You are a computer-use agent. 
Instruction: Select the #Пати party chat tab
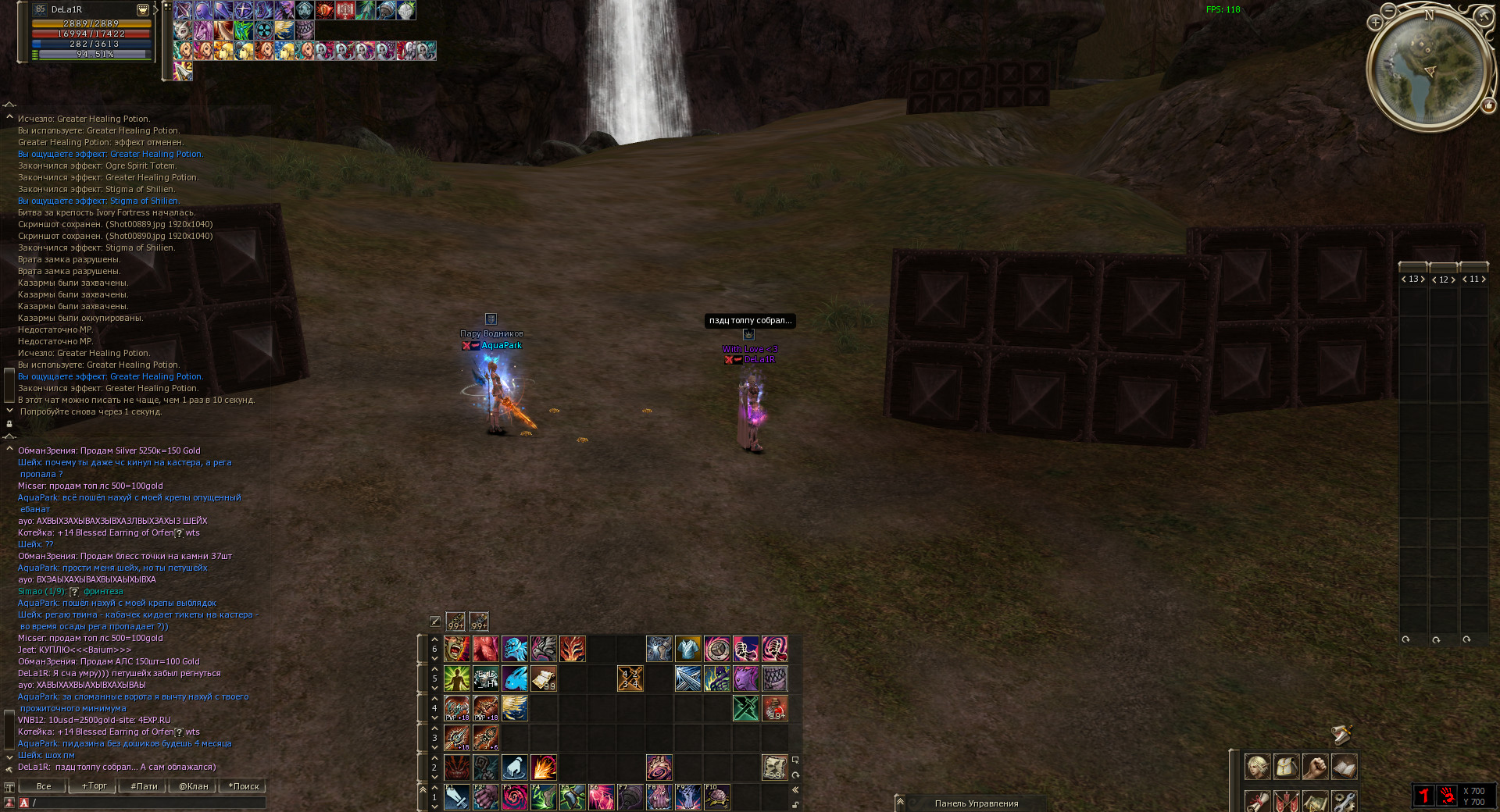point(144,786)
